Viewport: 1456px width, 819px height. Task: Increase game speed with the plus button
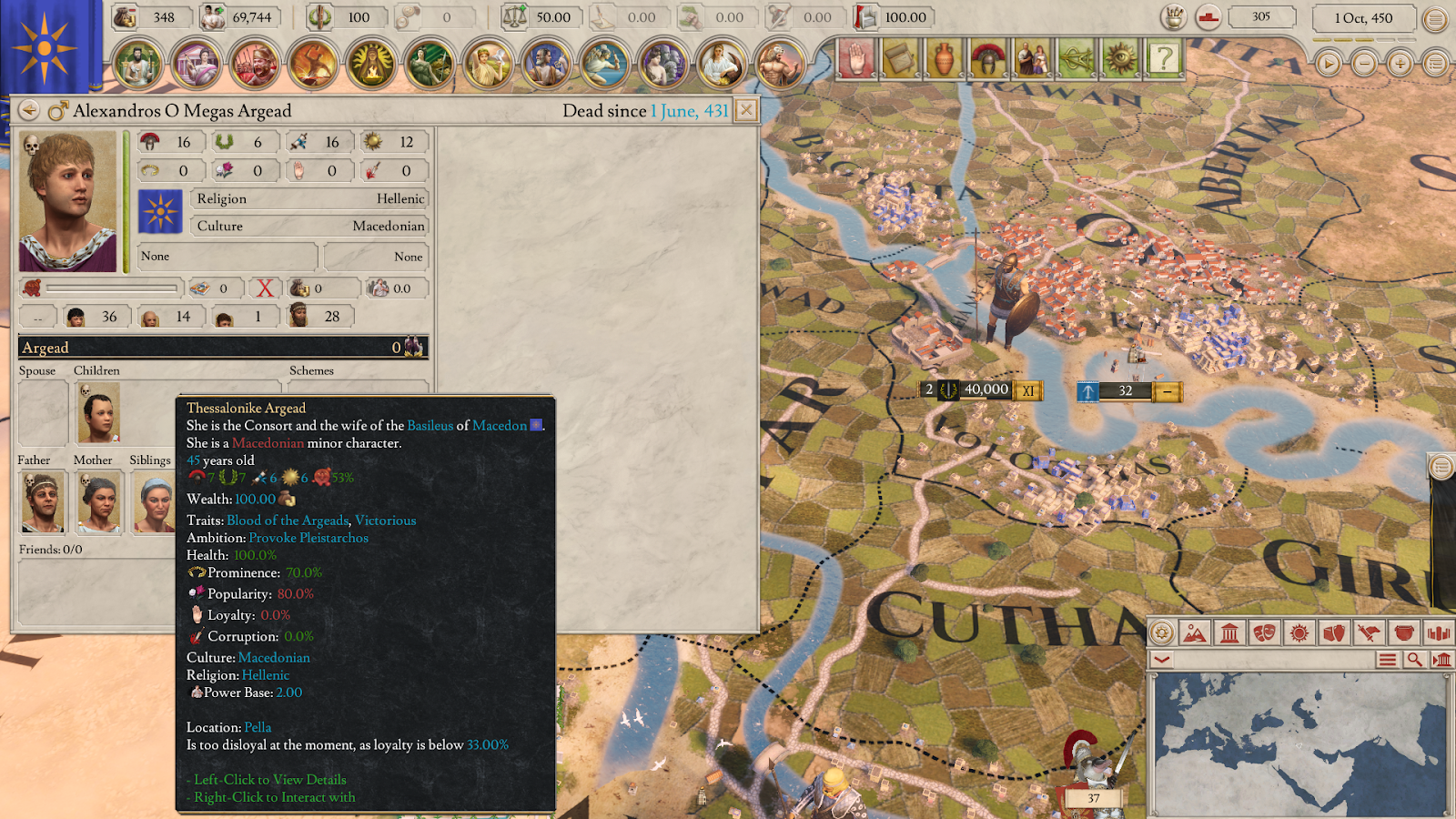coord(1400,64)
